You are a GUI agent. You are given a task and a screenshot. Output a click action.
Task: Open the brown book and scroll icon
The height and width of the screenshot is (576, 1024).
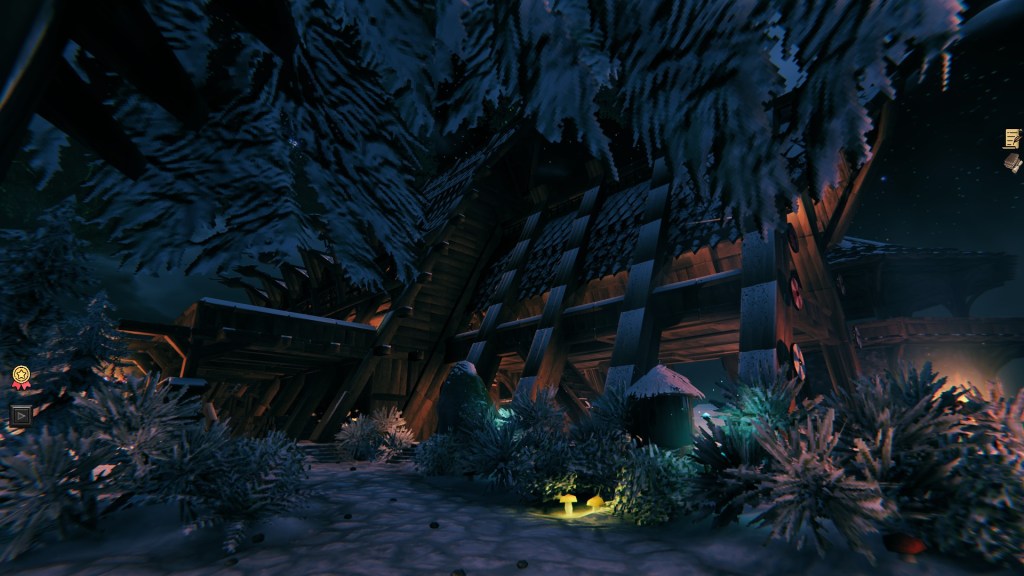pyautogui.click(x=1013, y=162)
